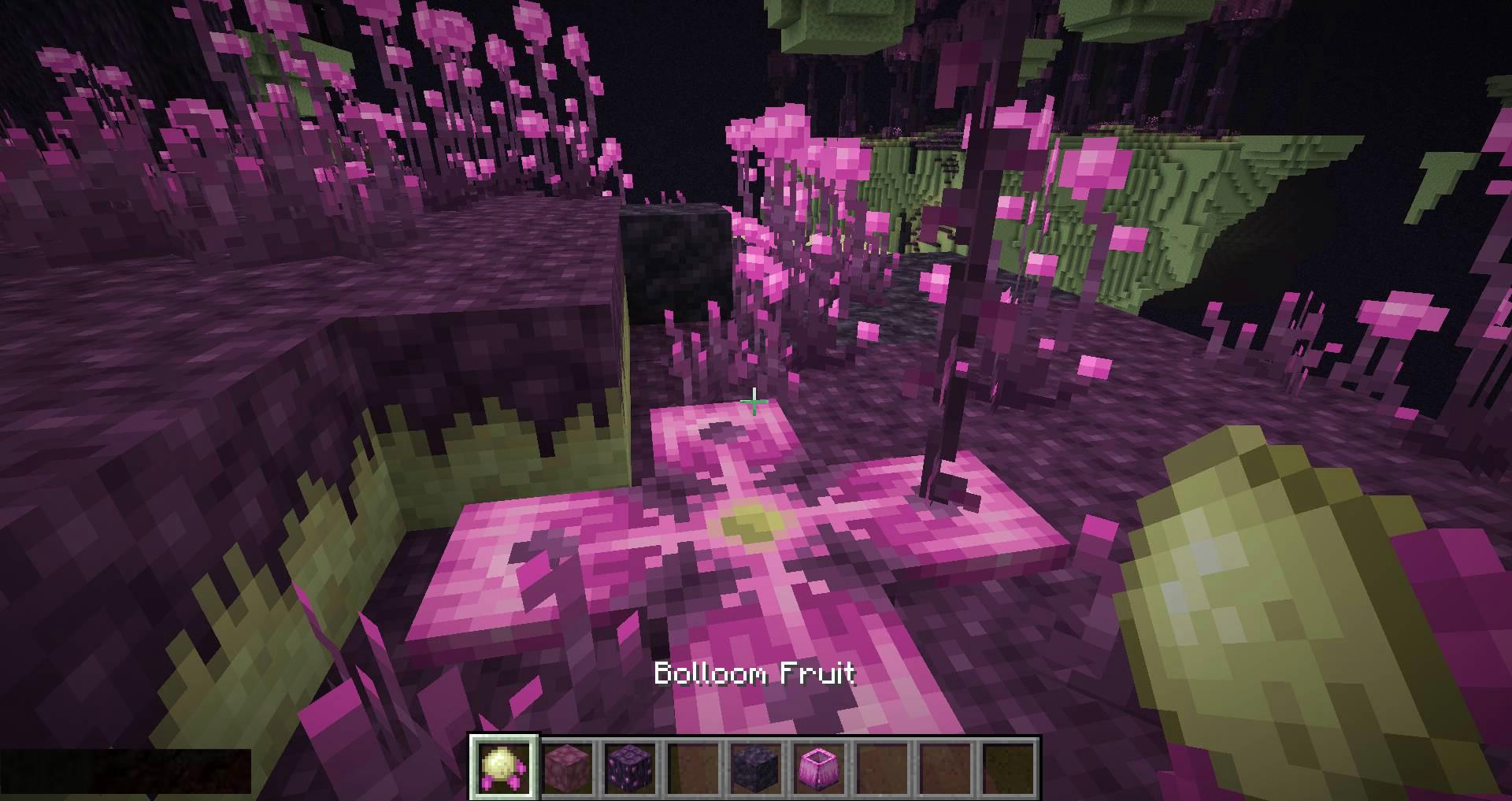The height and width of the screenshot is (801, 1512).
Task: Select the dull pink block hotbar slot
Action: coord(567,768)
